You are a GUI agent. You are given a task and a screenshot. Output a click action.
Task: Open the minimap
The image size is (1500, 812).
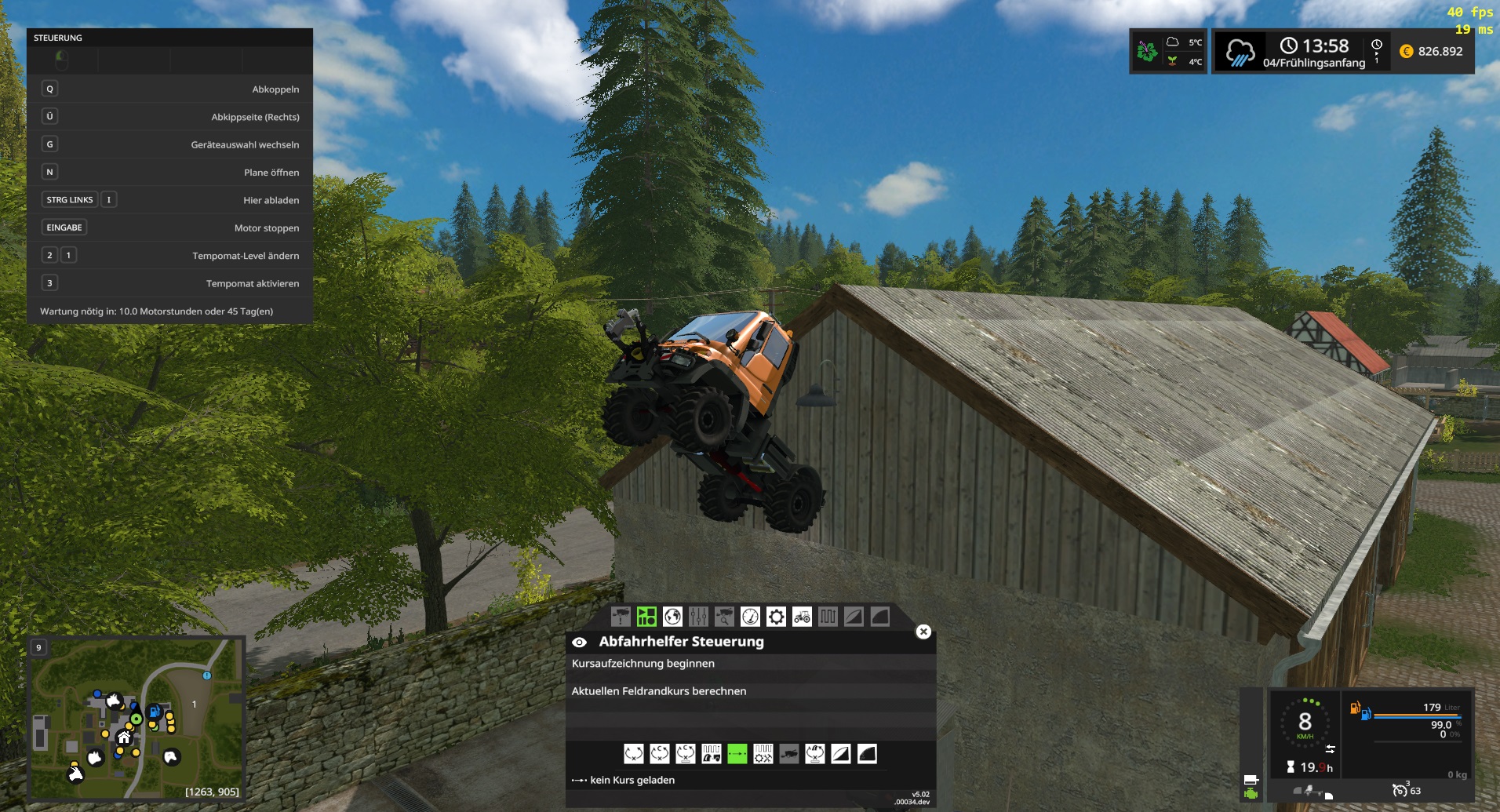pyautogui.click(x=137, y=718)
